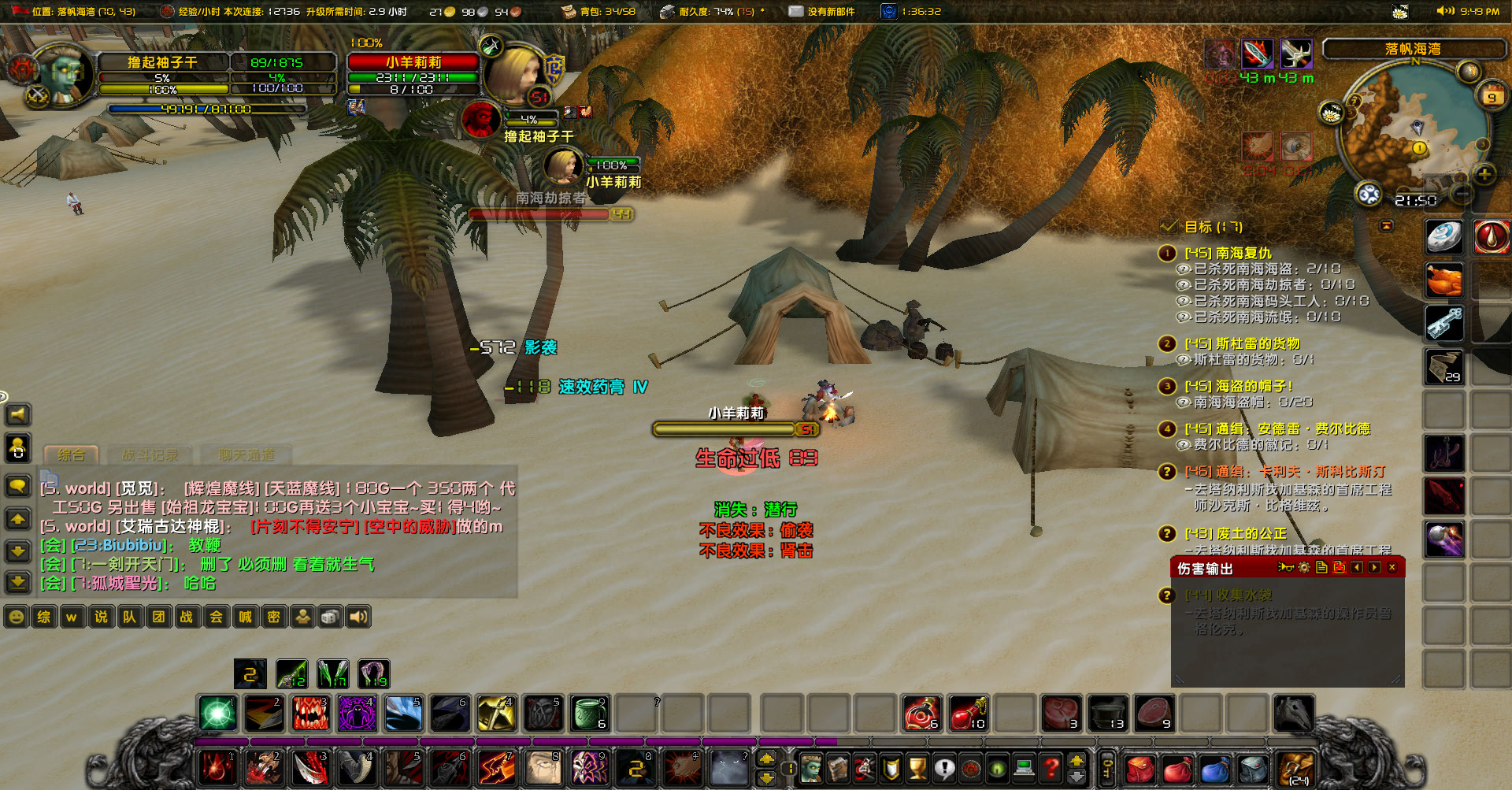Choose the 喊 yell channel button
Viewport: 1512px width, 790px height.
(245, 617)
